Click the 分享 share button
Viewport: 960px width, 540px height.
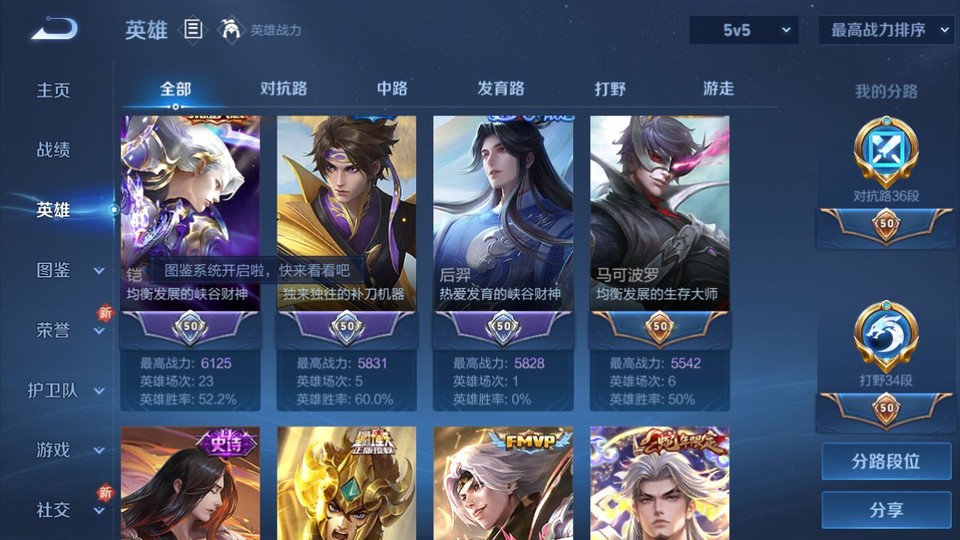coord(886,510)
